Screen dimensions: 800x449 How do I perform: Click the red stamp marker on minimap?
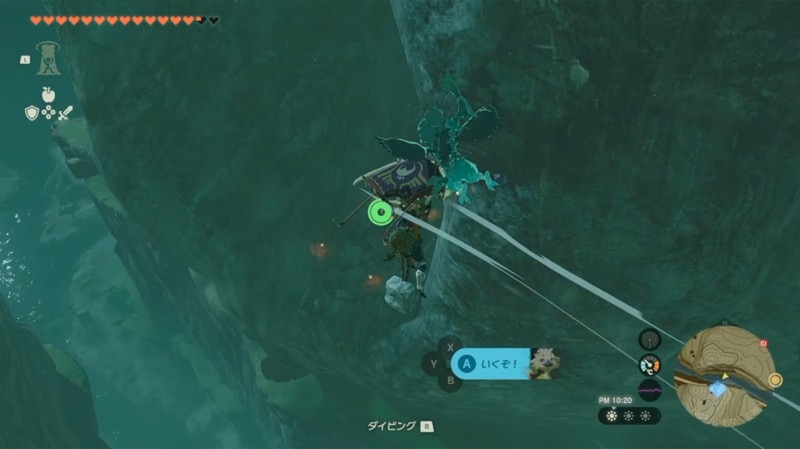pyautogui.click(x=763, y=344)
